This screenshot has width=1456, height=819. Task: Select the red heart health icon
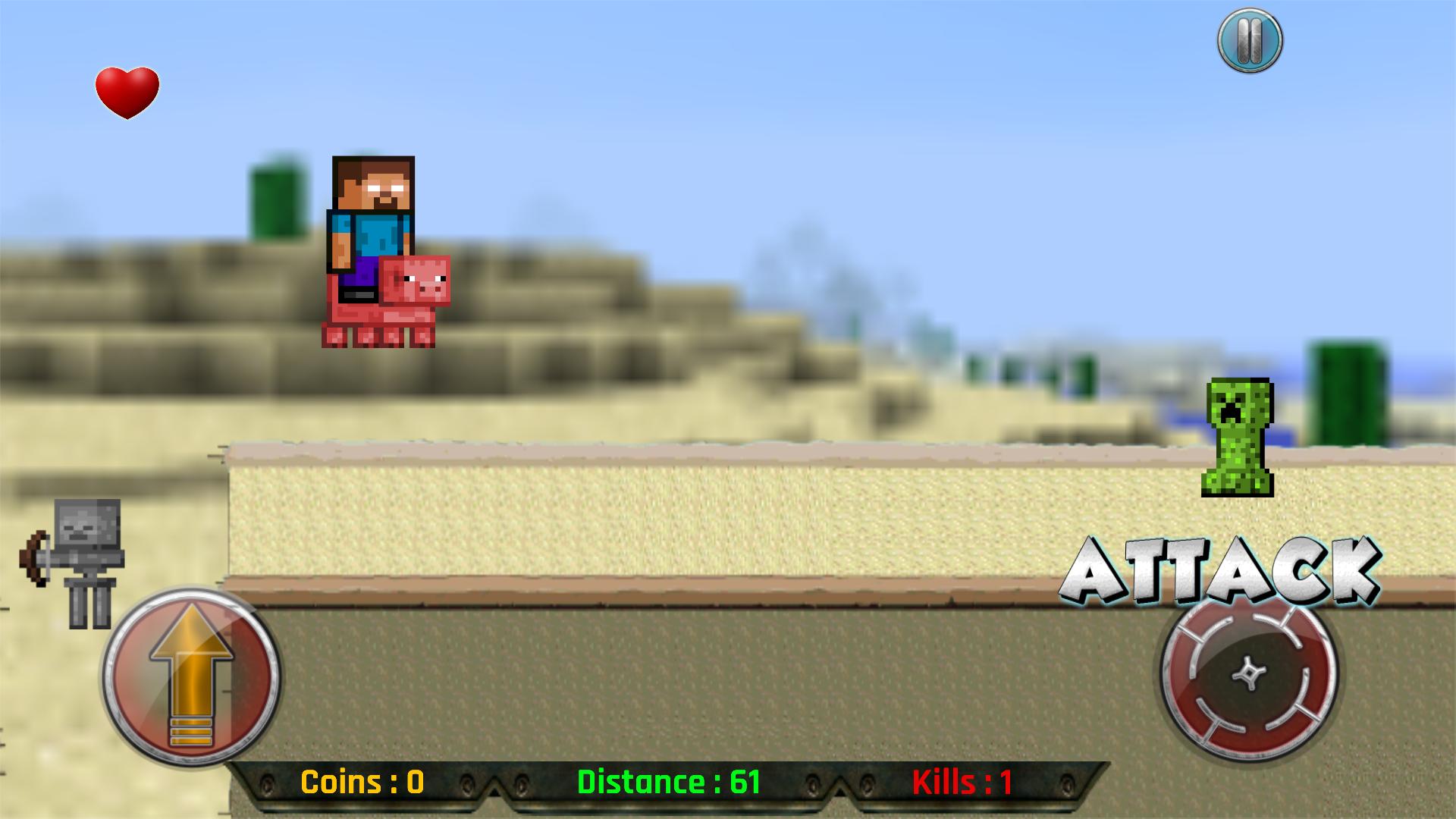126,91
